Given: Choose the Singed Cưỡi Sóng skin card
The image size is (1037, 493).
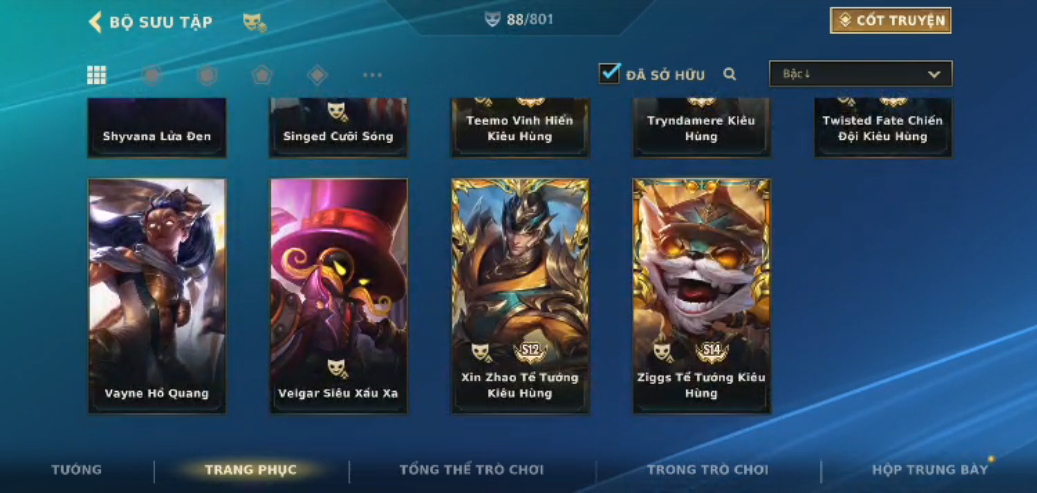Looking at the screenshot, I should 339,128.
